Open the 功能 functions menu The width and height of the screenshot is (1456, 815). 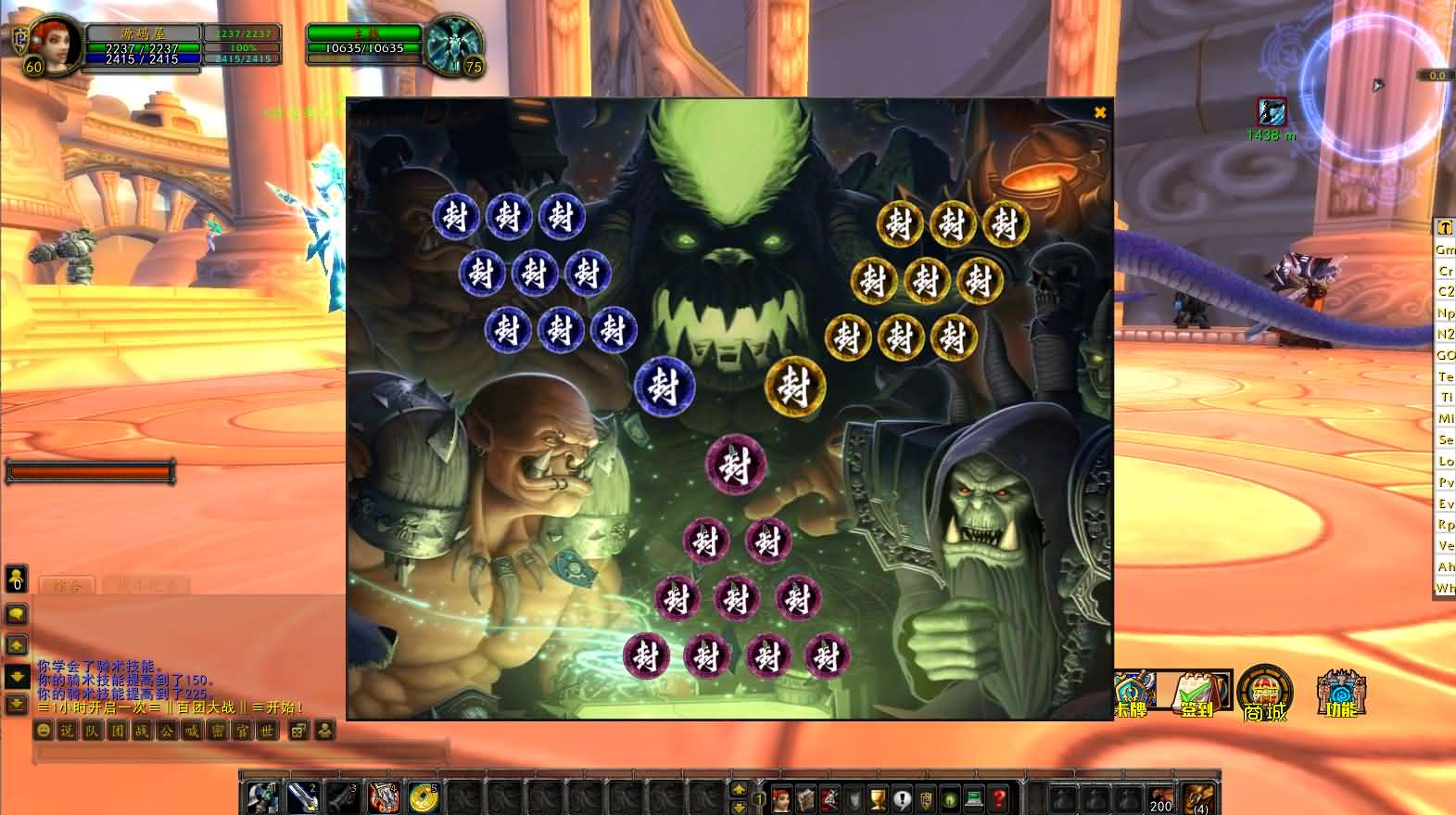(1340, 694)
